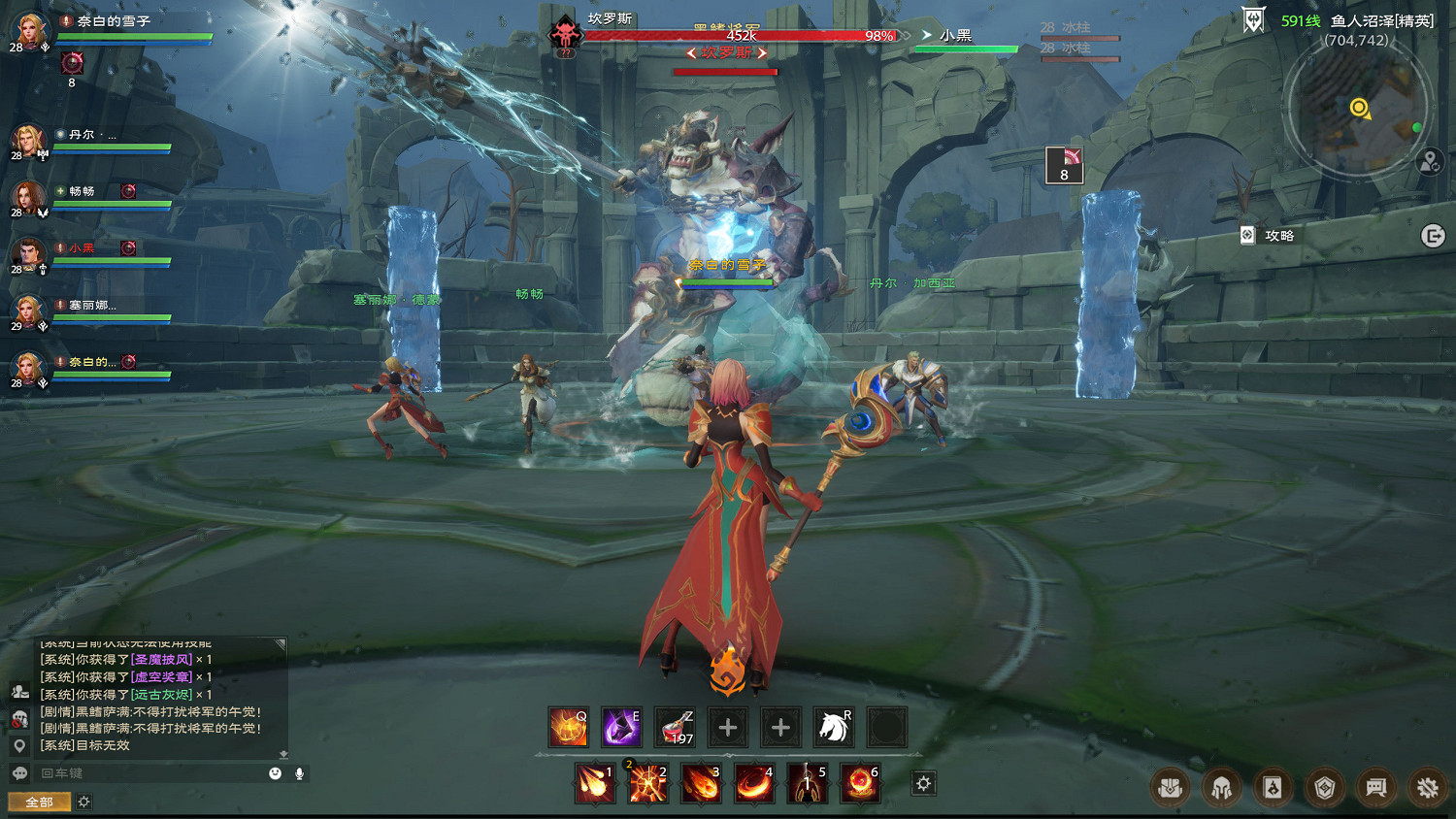Open the chat bubbles social menu
The image size is (1456, 819).
1375,788
